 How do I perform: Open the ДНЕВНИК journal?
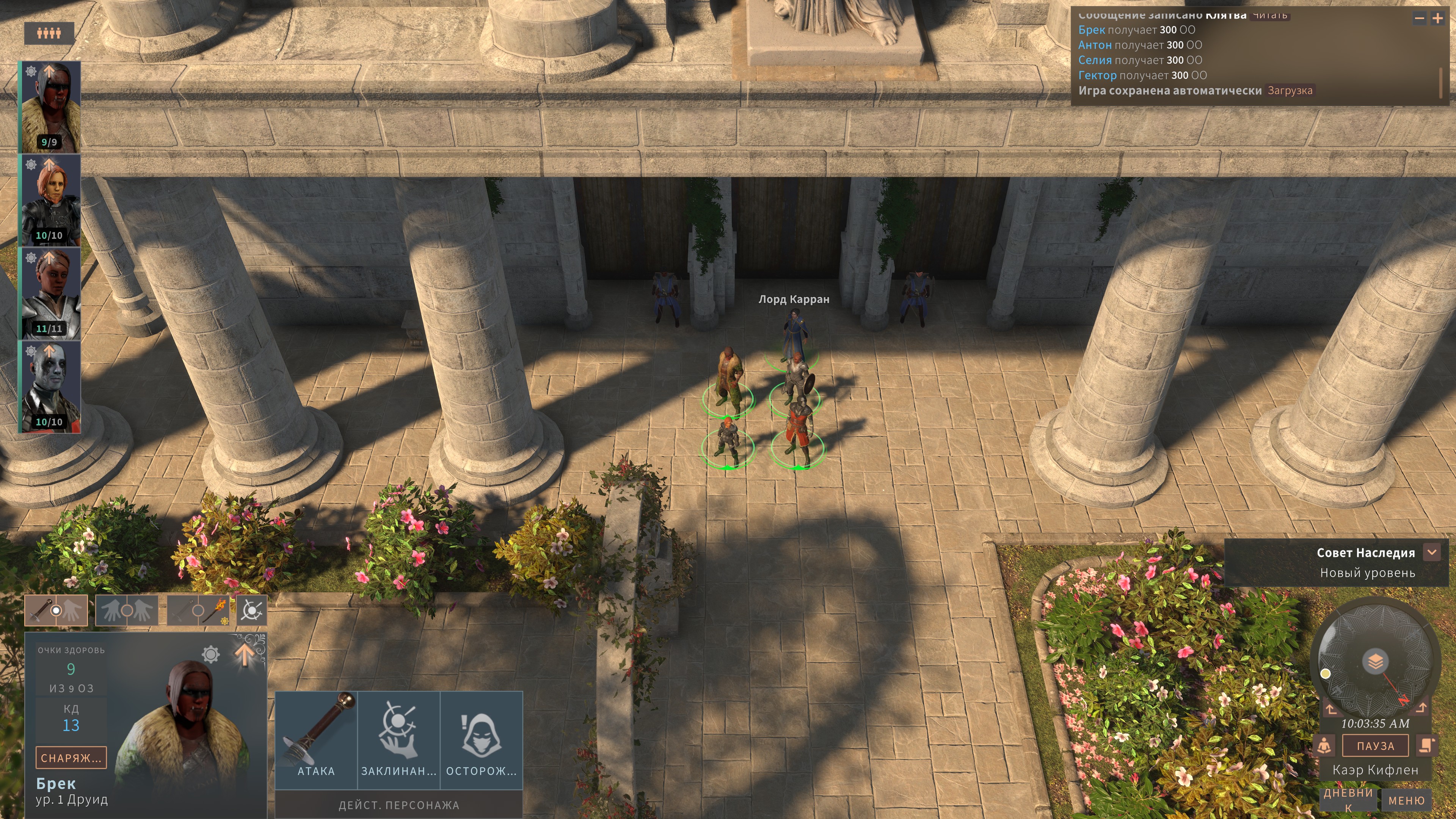point(1348,799)
